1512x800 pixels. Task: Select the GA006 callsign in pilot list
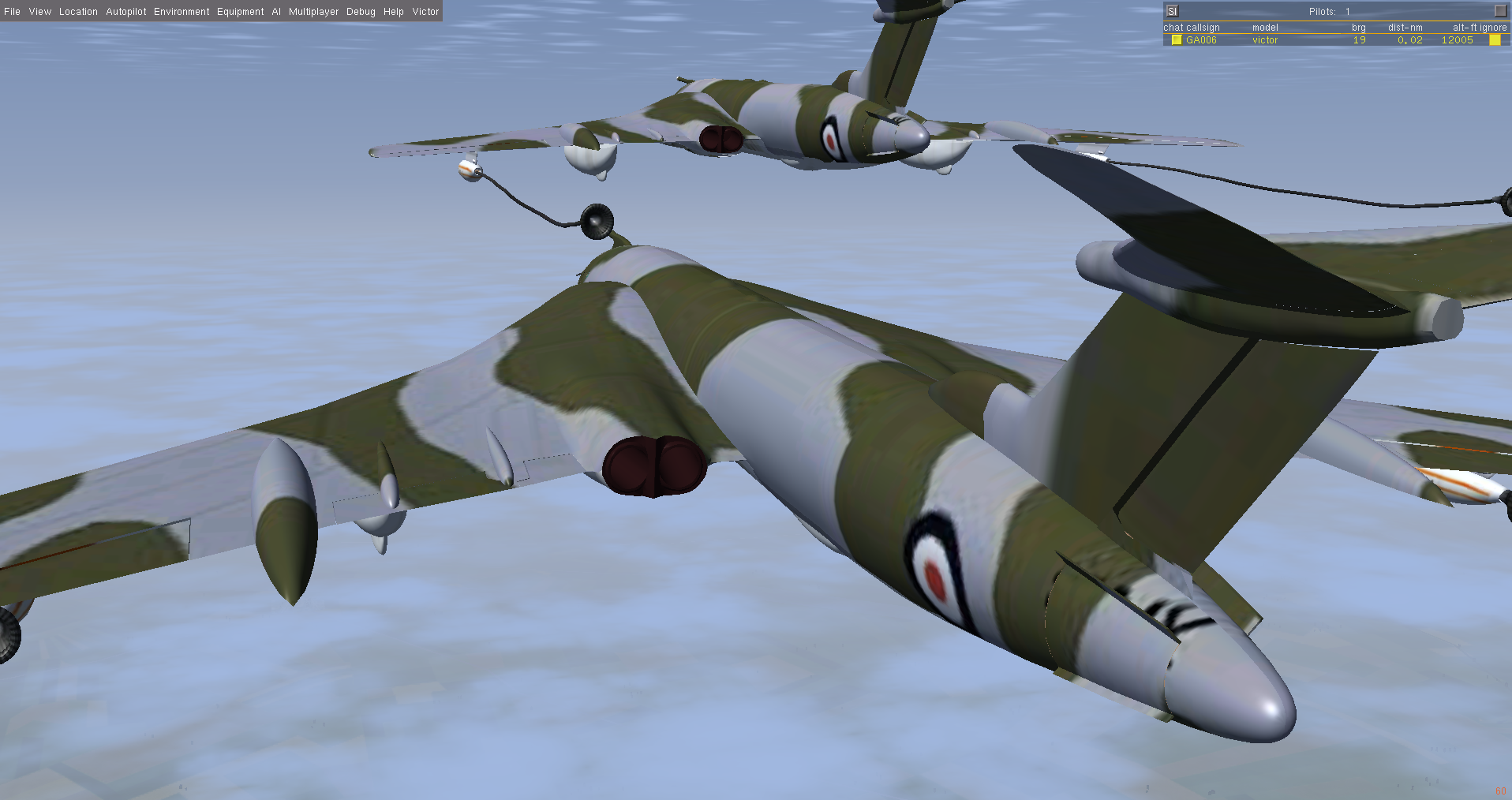click(x=1201, y=40)
